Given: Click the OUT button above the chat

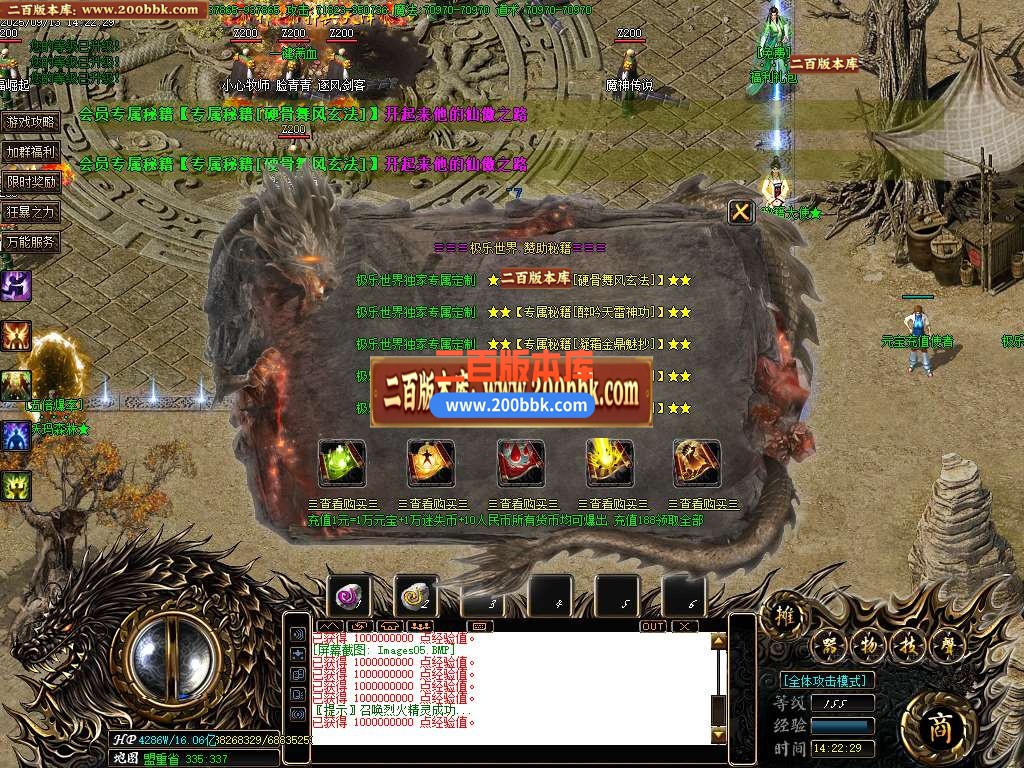Looking at the screenshot, I should pos(653,626).
